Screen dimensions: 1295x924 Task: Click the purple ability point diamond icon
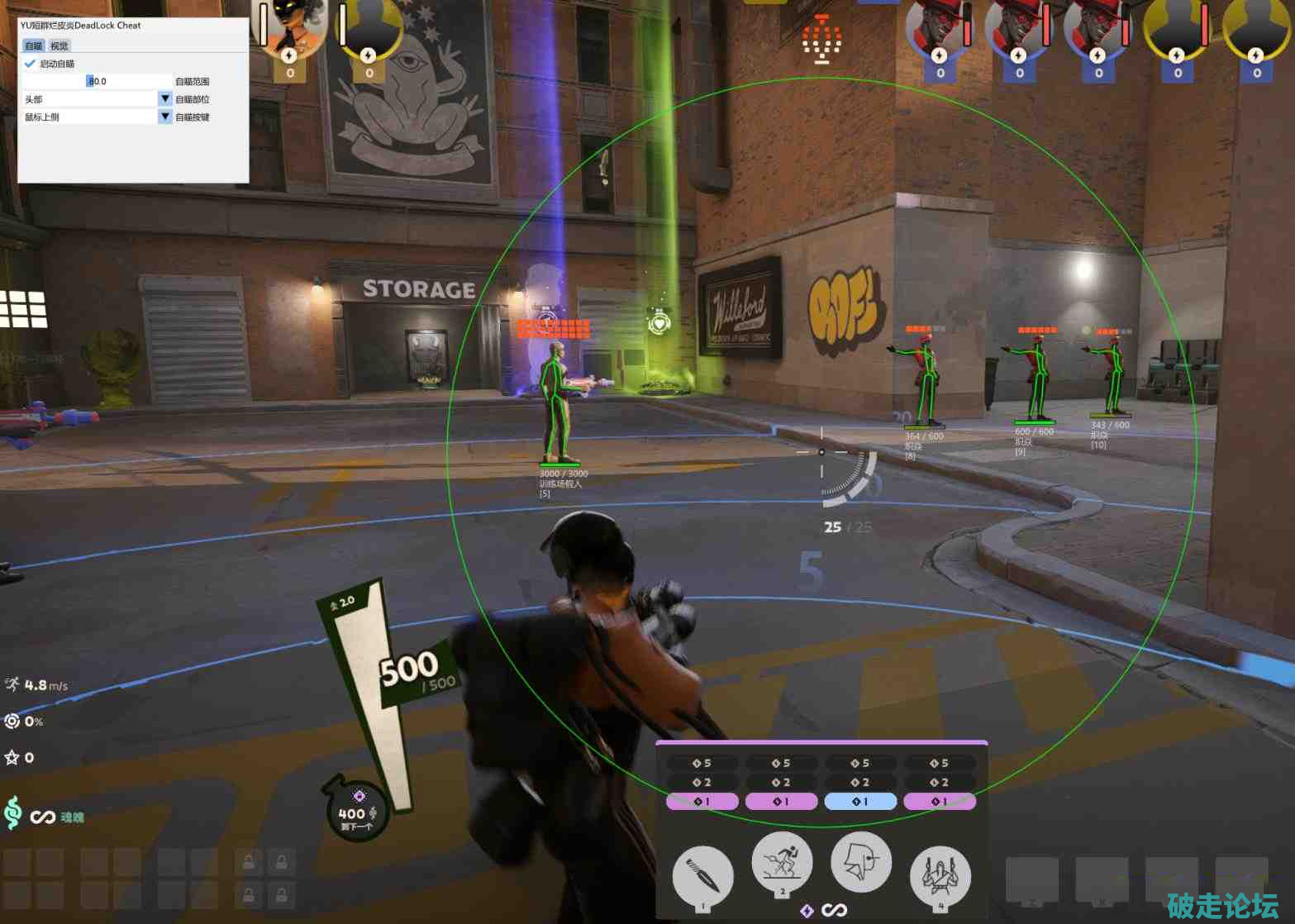[807, 910]
